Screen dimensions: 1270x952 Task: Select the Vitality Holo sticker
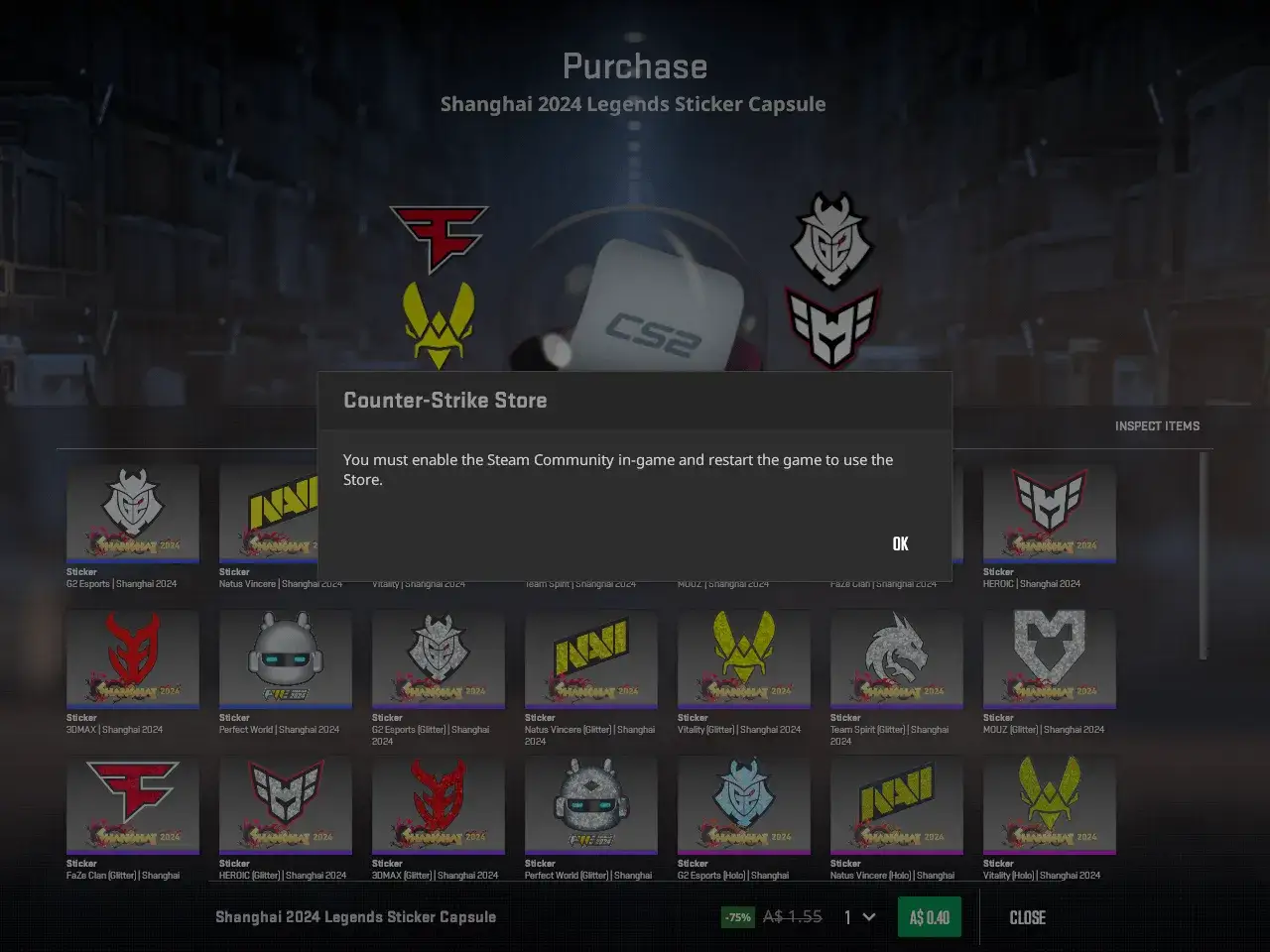pyautogui.click(x=1050, y=804)
